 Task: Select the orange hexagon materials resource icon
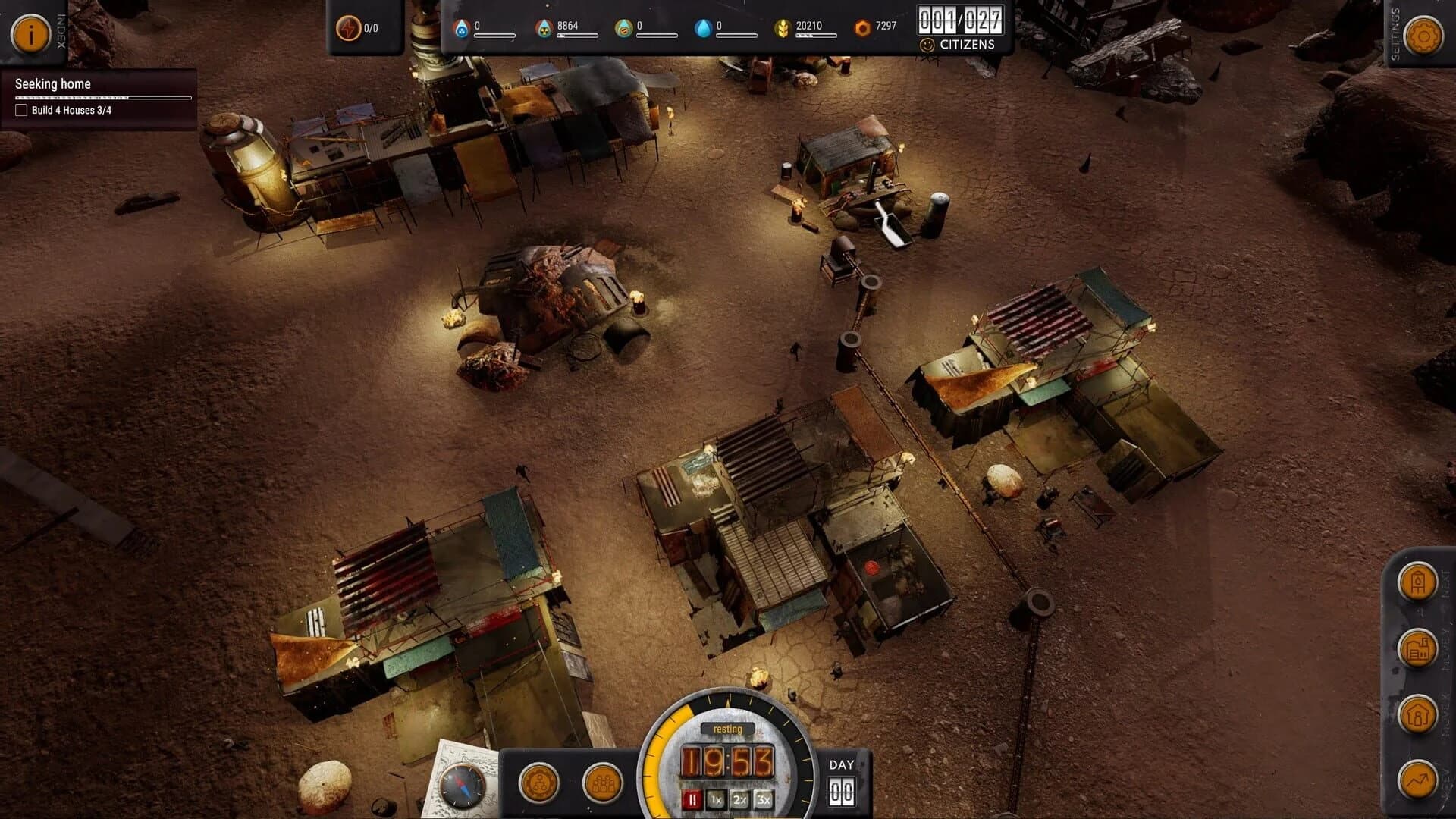click(x=862, y=29)
